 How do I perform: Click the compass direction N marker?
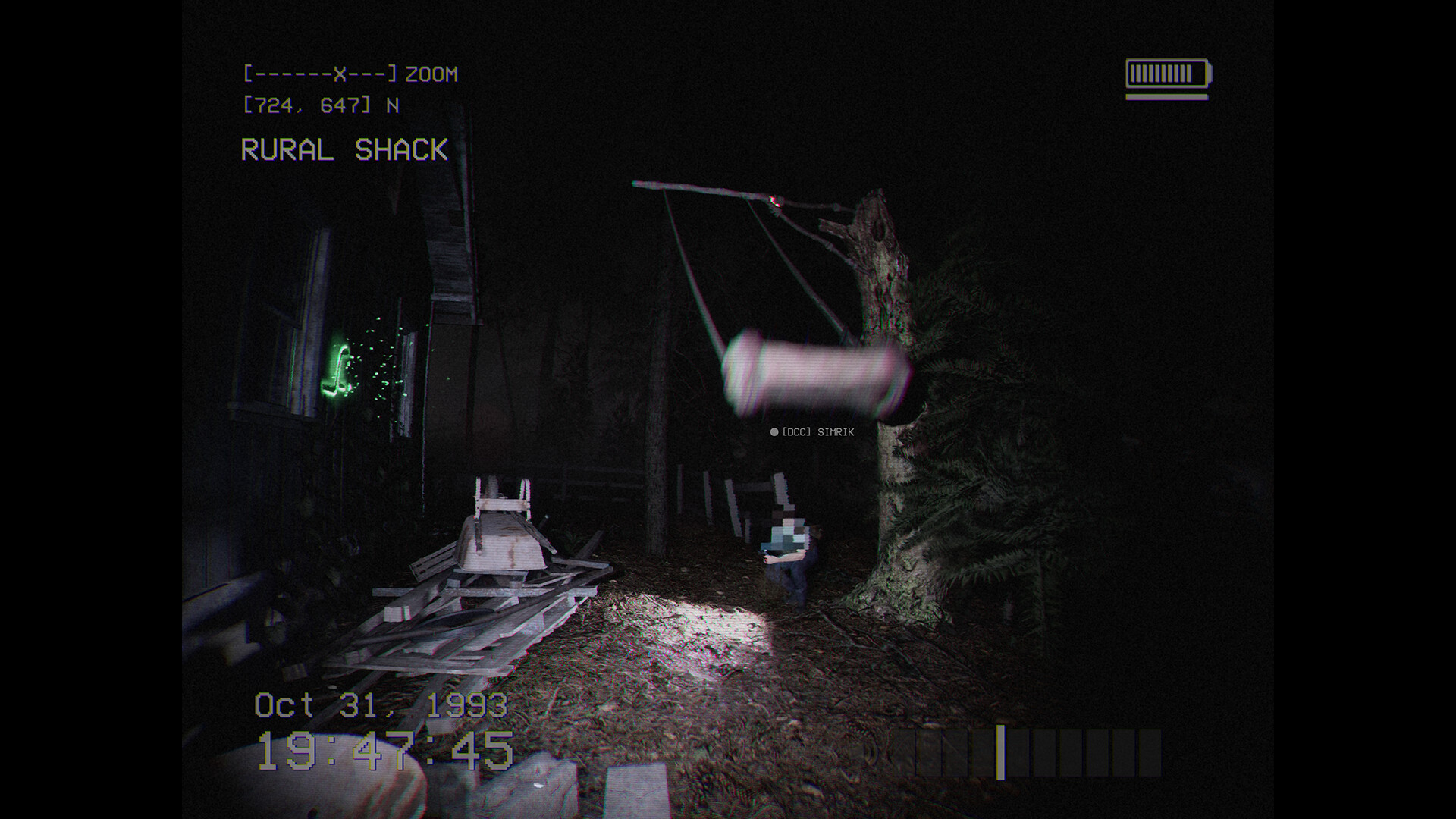(394, 105)
